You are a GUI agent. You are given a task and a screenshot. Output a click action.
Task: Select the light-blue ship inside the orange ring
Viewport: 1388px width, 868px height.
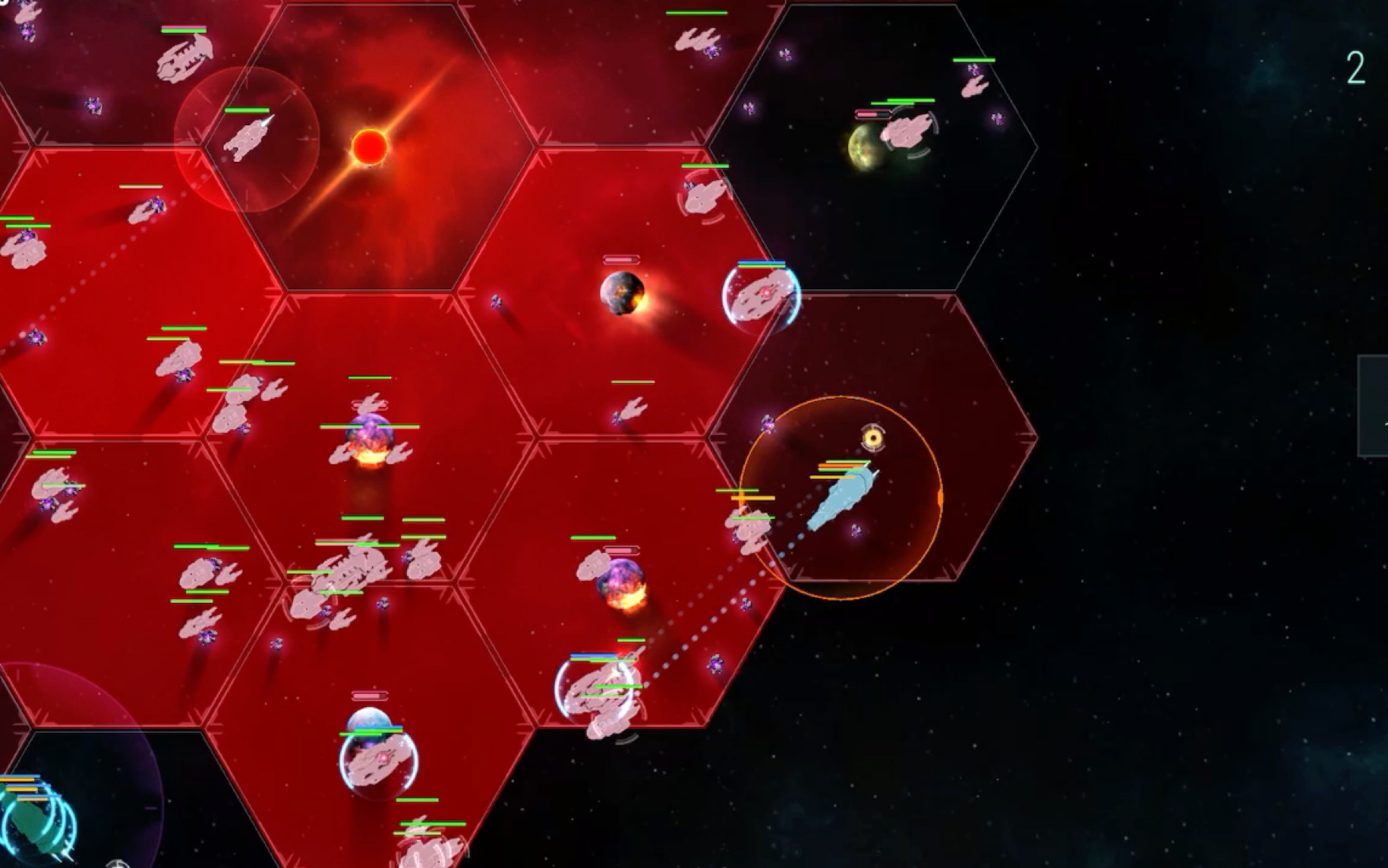pyautogui.click(x=841, y=498)
